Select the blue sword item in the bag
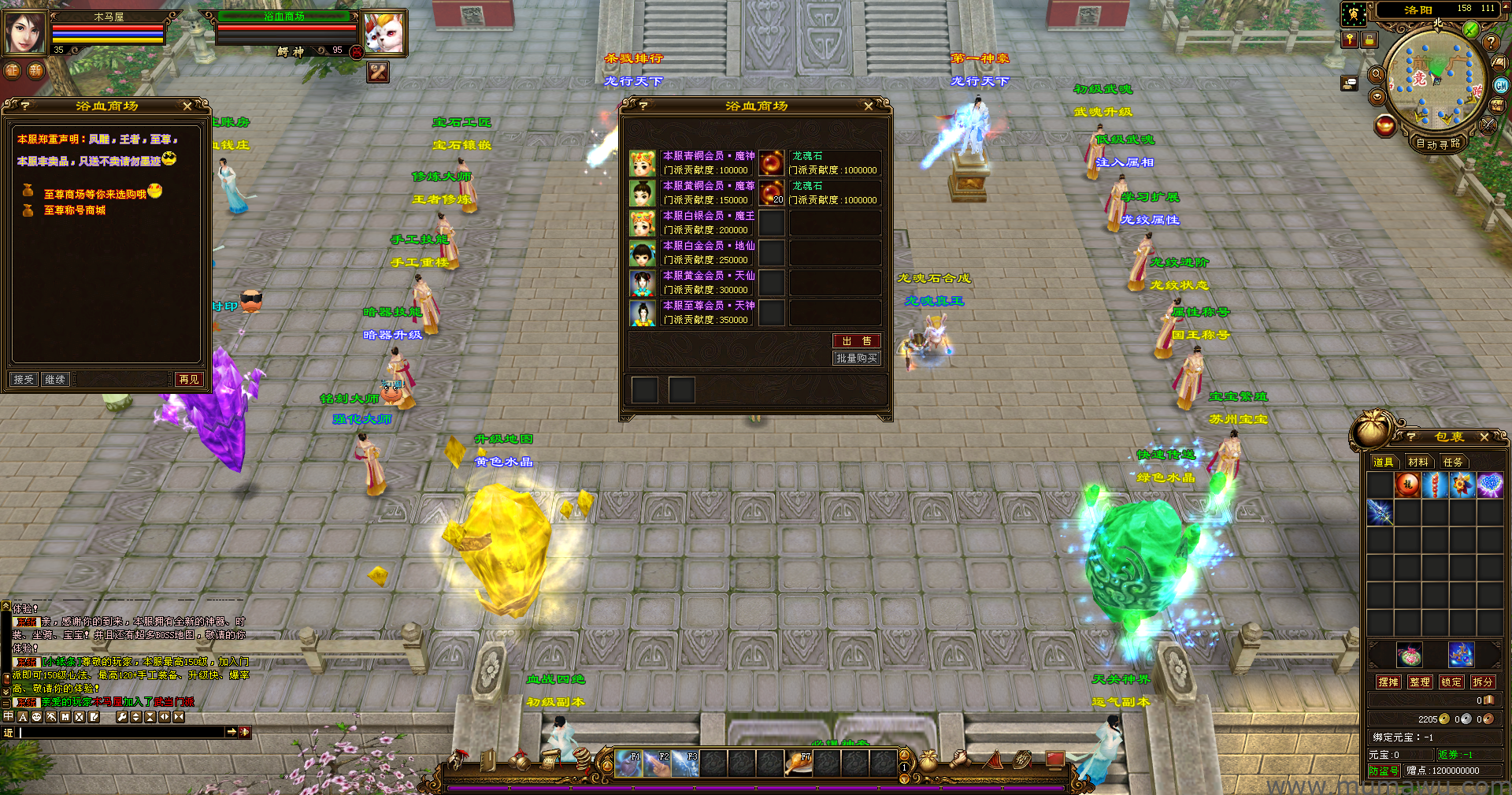Screen dimensions: 1512x795 click(1380, 512)
